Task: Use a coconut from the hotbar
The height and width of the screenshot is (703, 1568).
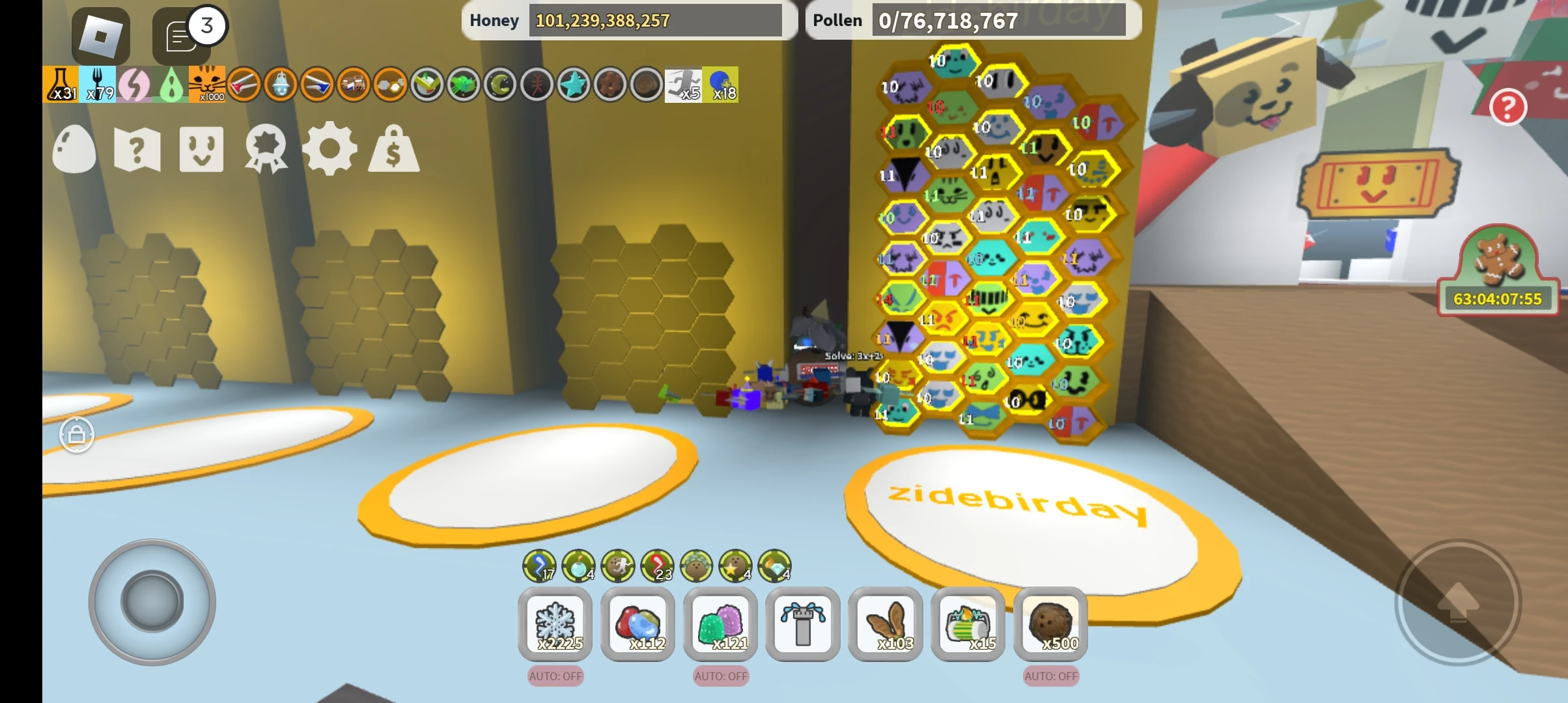Action: 1051,624
